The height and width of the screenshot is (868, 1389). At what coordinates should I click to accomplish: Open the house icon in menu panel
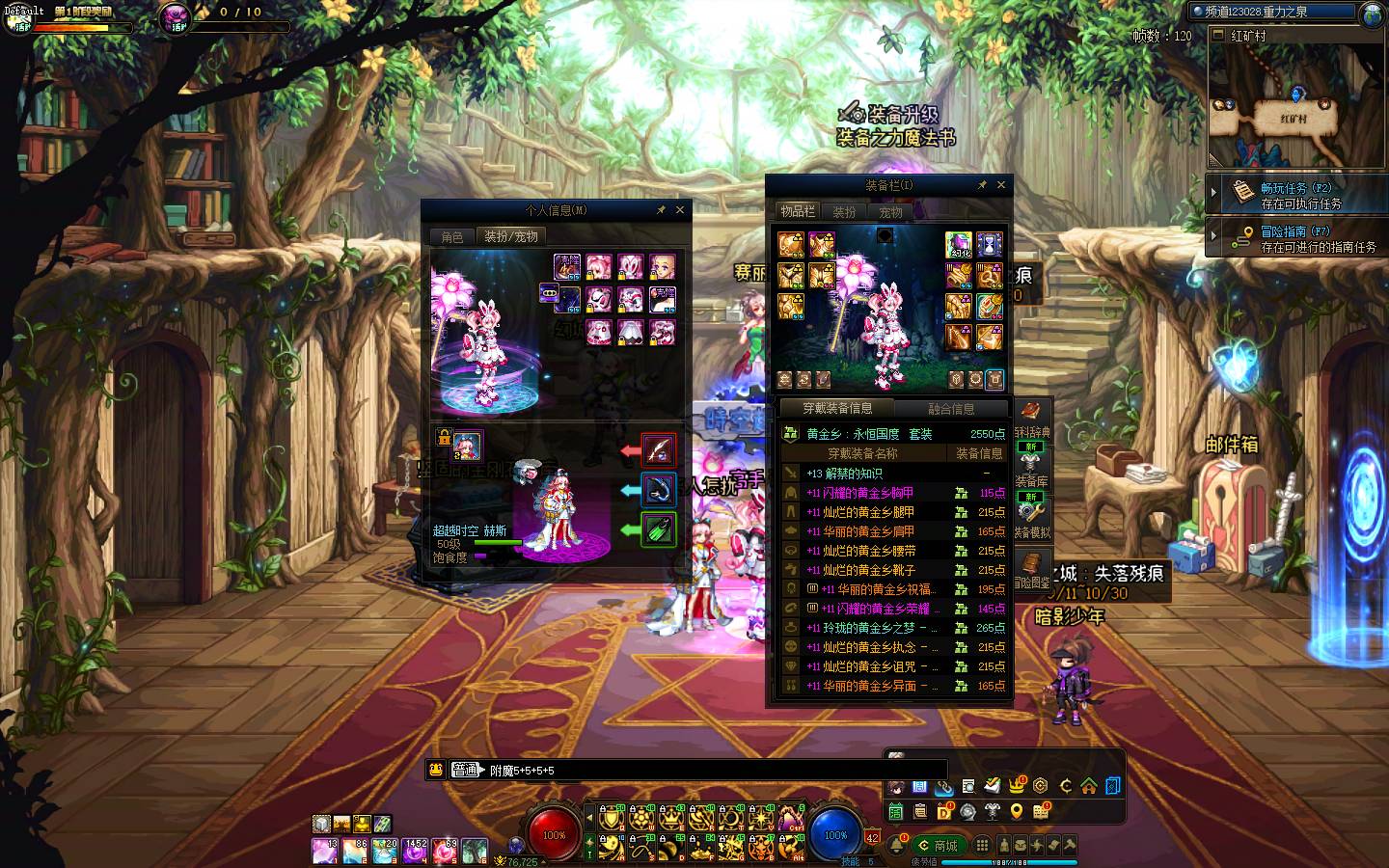(x=1089, y=786)
